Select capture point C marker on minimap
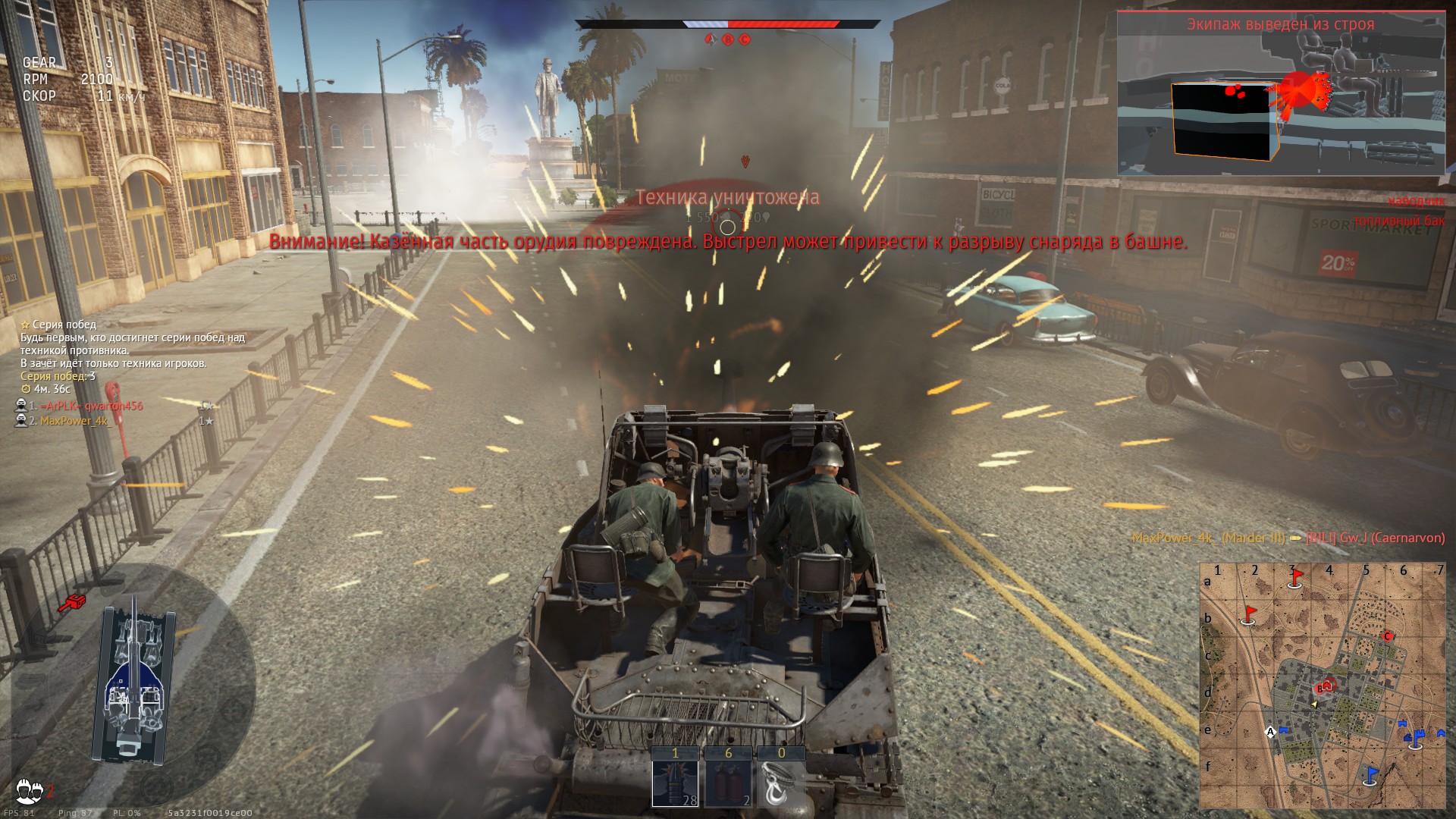 [x=1389, y=636]
